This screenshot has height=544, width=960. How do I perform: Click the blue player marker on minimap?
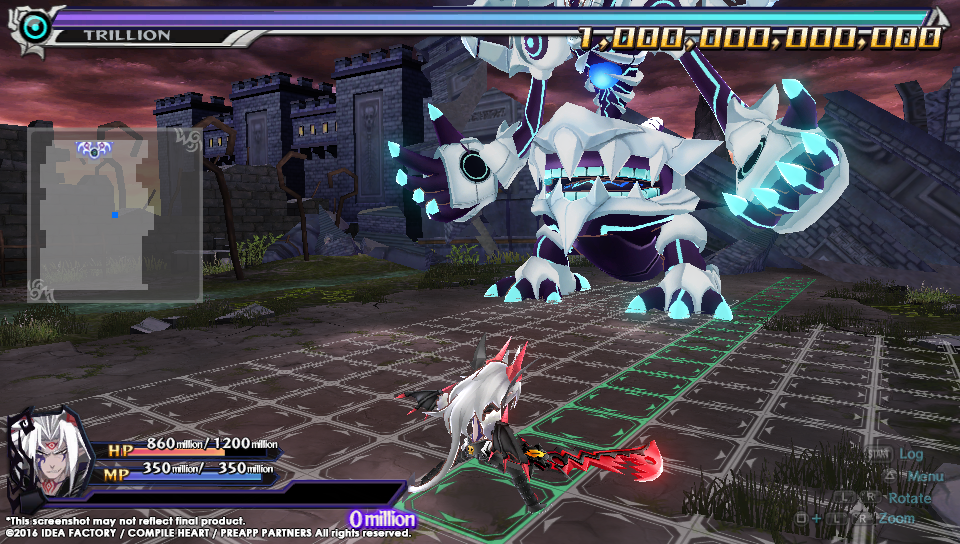tap(115, 214)
